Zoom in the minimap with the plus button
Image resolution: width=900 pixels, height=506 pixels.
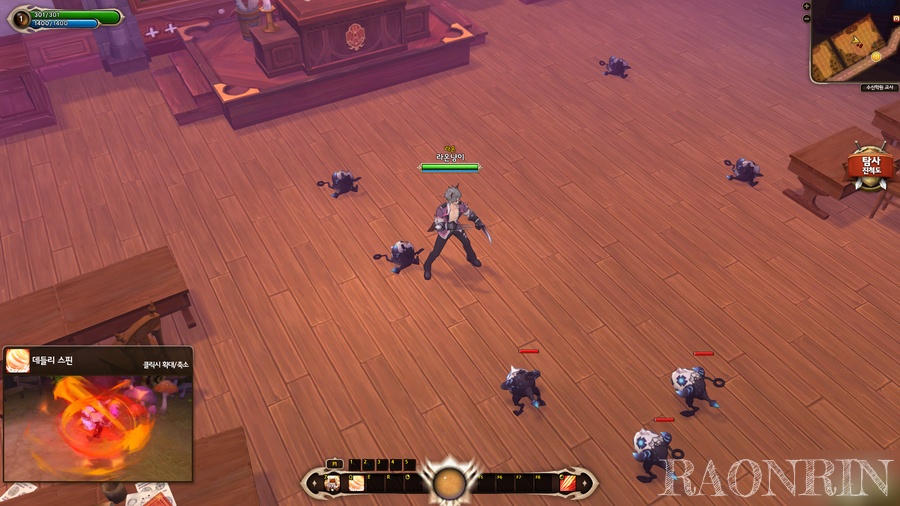[807, 6]
